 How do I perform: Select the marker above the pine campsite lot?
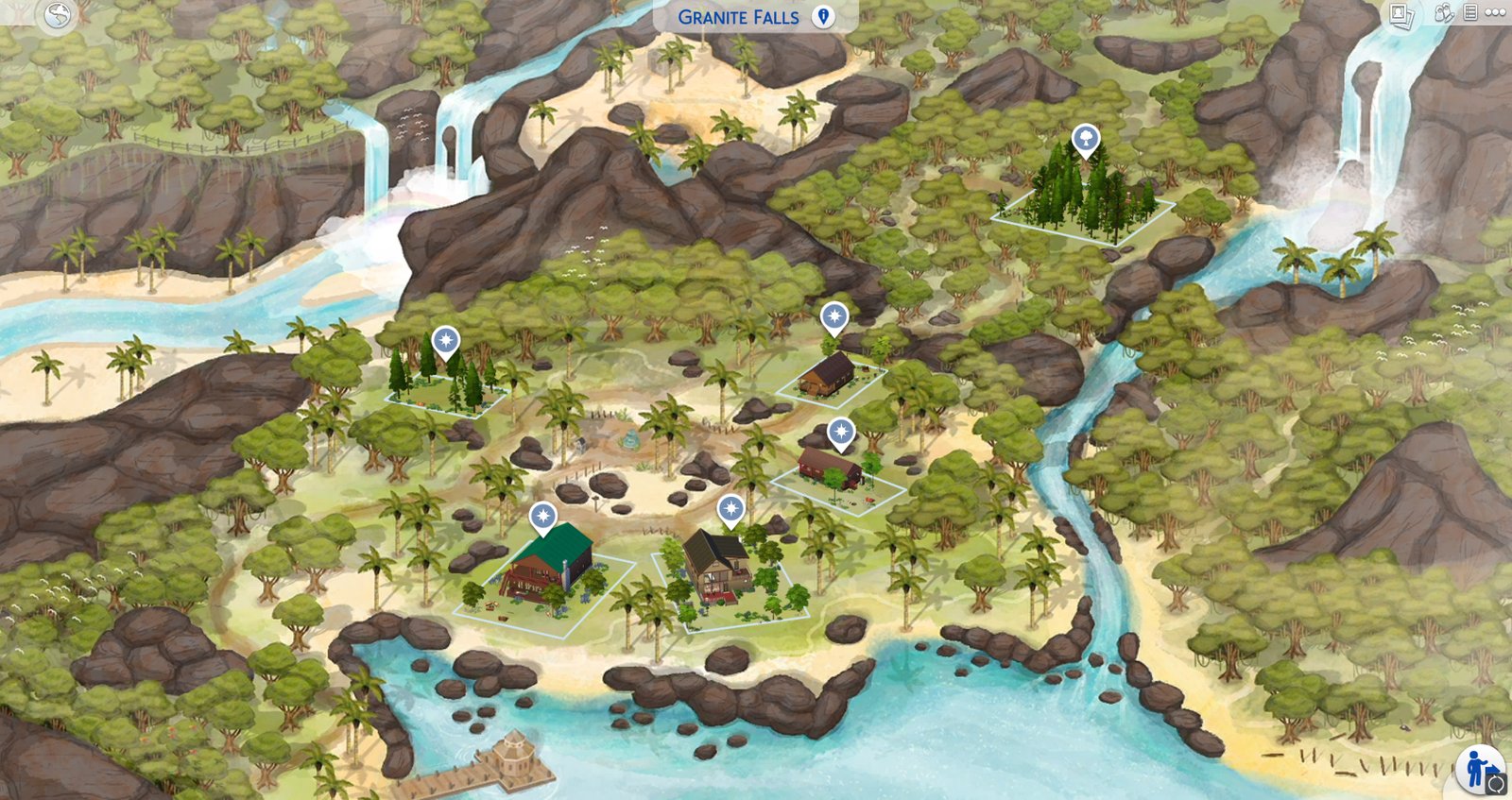(x=445, y=340)
